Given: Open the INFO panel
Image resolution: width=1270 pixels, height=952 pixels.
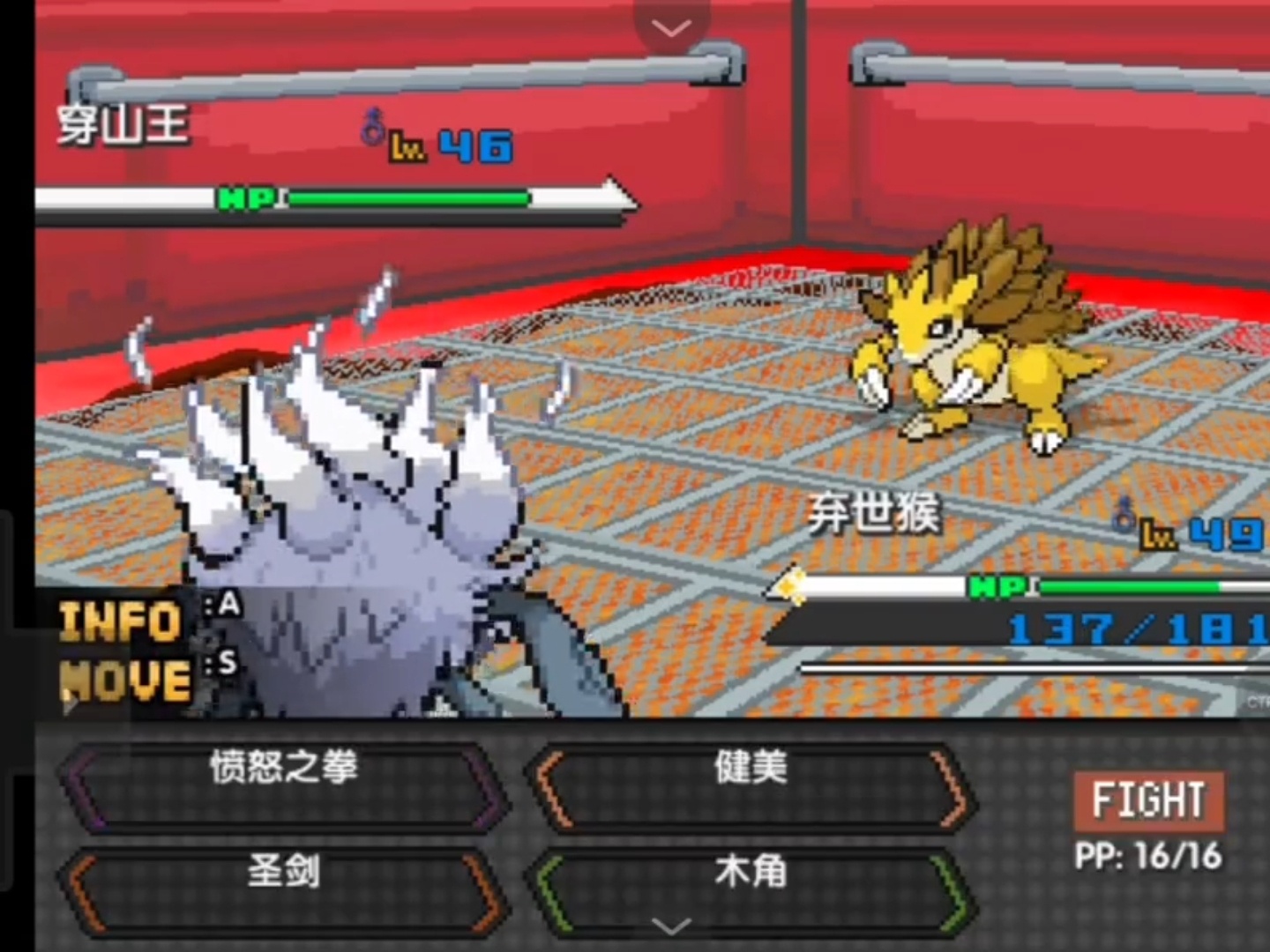Looking at the screenshot, I should pyautogui.click(x=121, y=621).
